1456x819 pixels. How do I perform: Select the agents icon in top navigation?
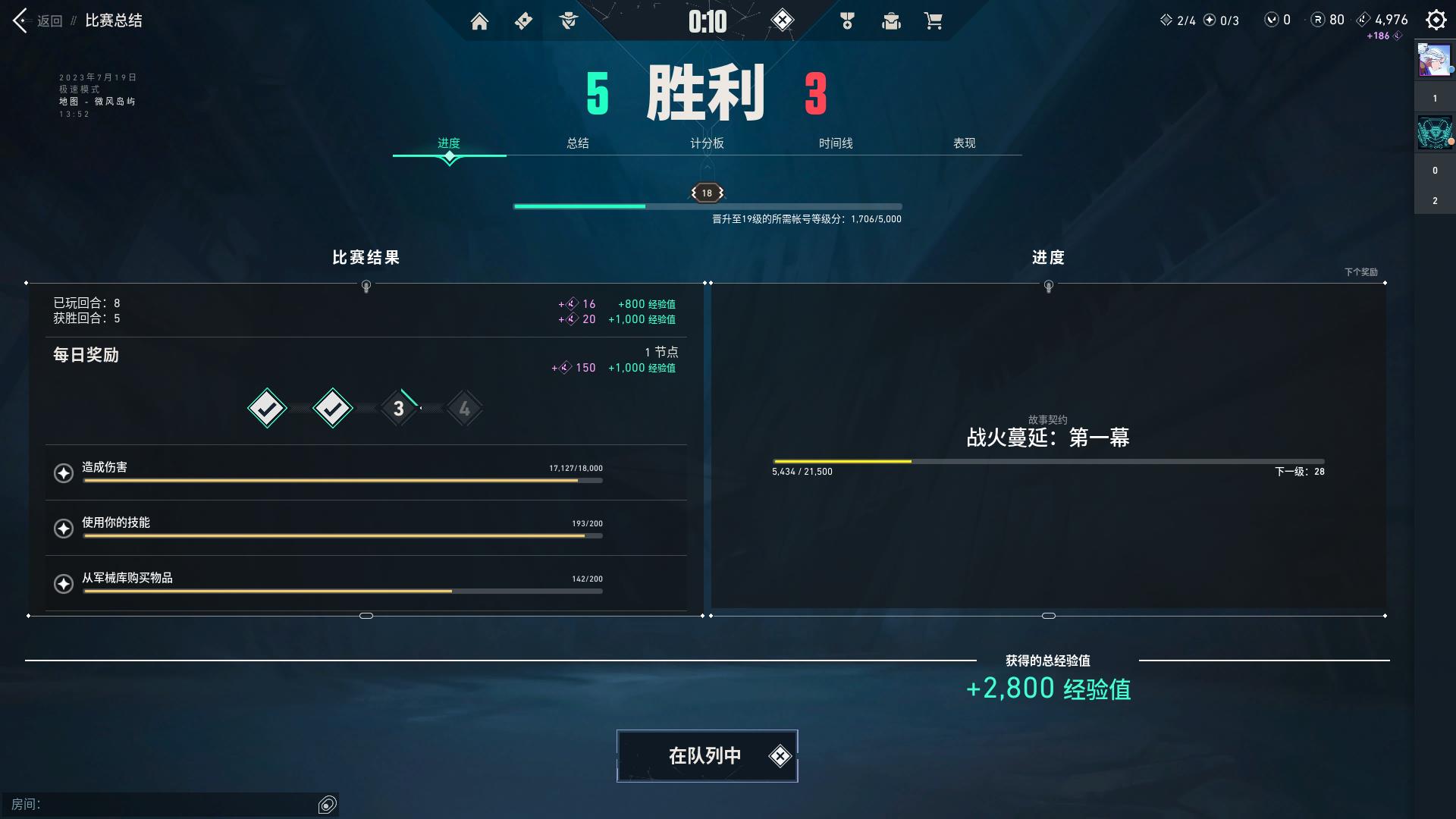(568, 21)
